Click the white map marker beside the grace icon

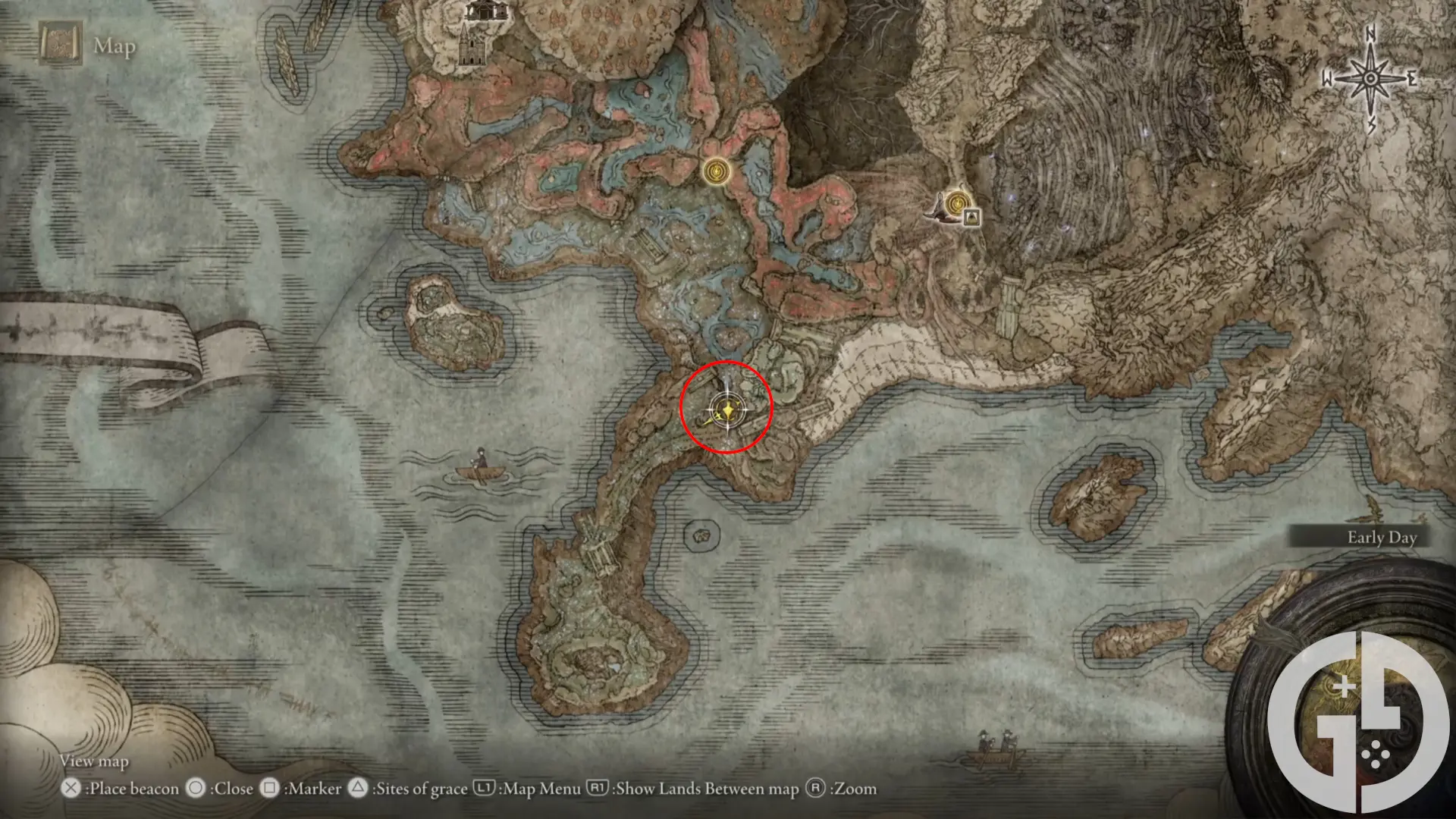point(972,218)
